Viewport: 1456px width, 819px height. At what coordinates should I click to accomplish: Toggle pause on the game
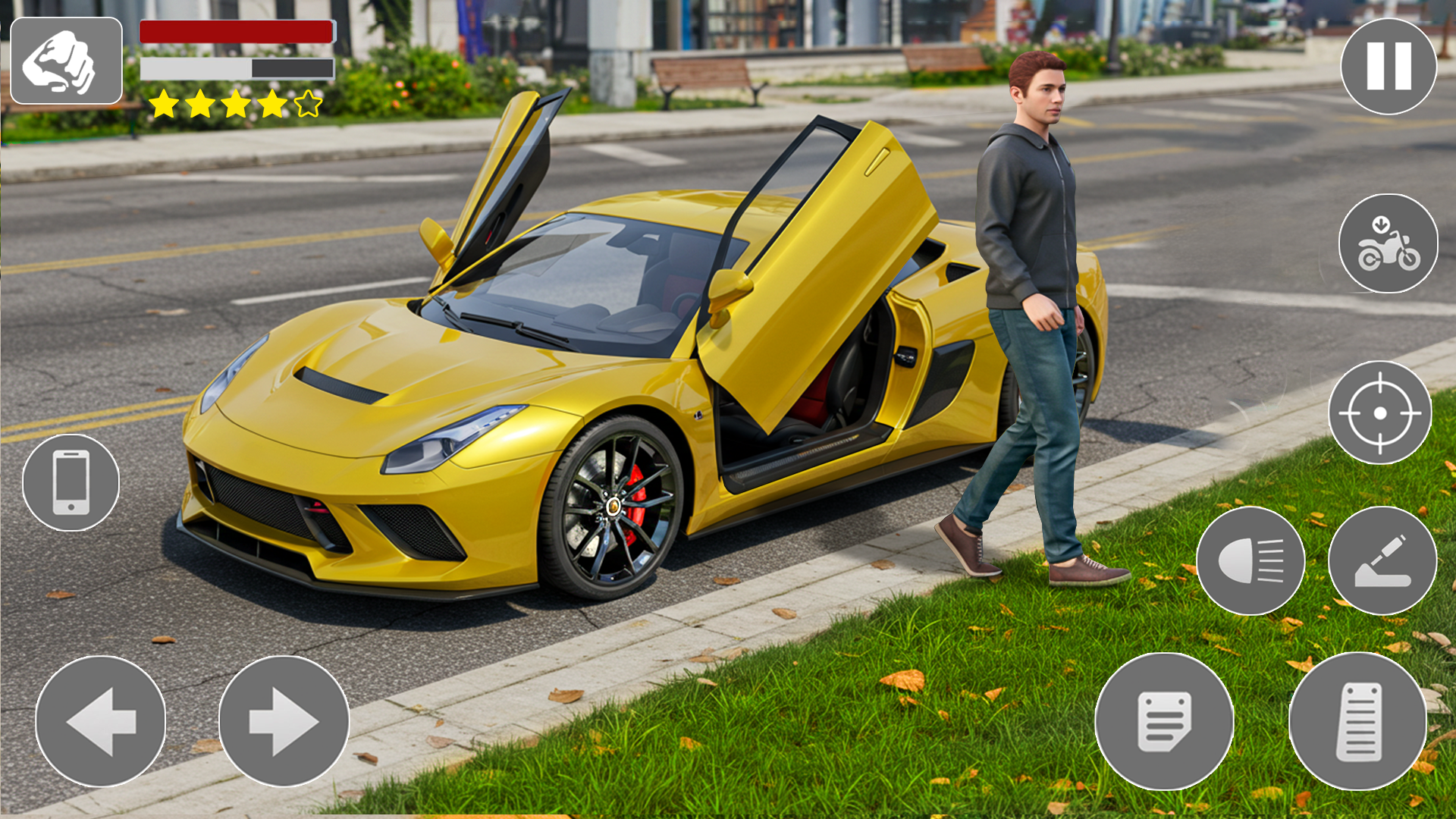click(x=1391, y=66)
